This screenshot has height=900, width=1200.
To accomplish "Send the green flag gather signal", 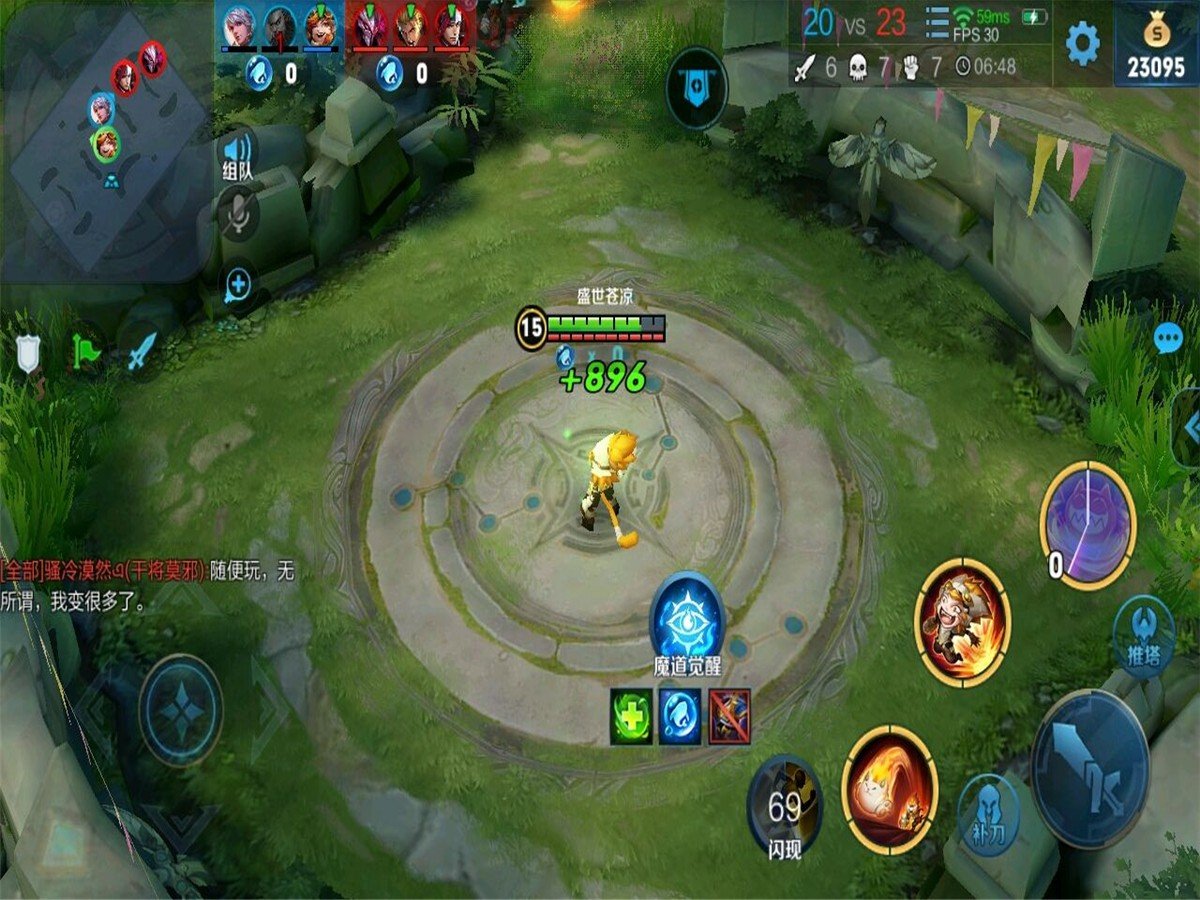I will tap(85, 351).
